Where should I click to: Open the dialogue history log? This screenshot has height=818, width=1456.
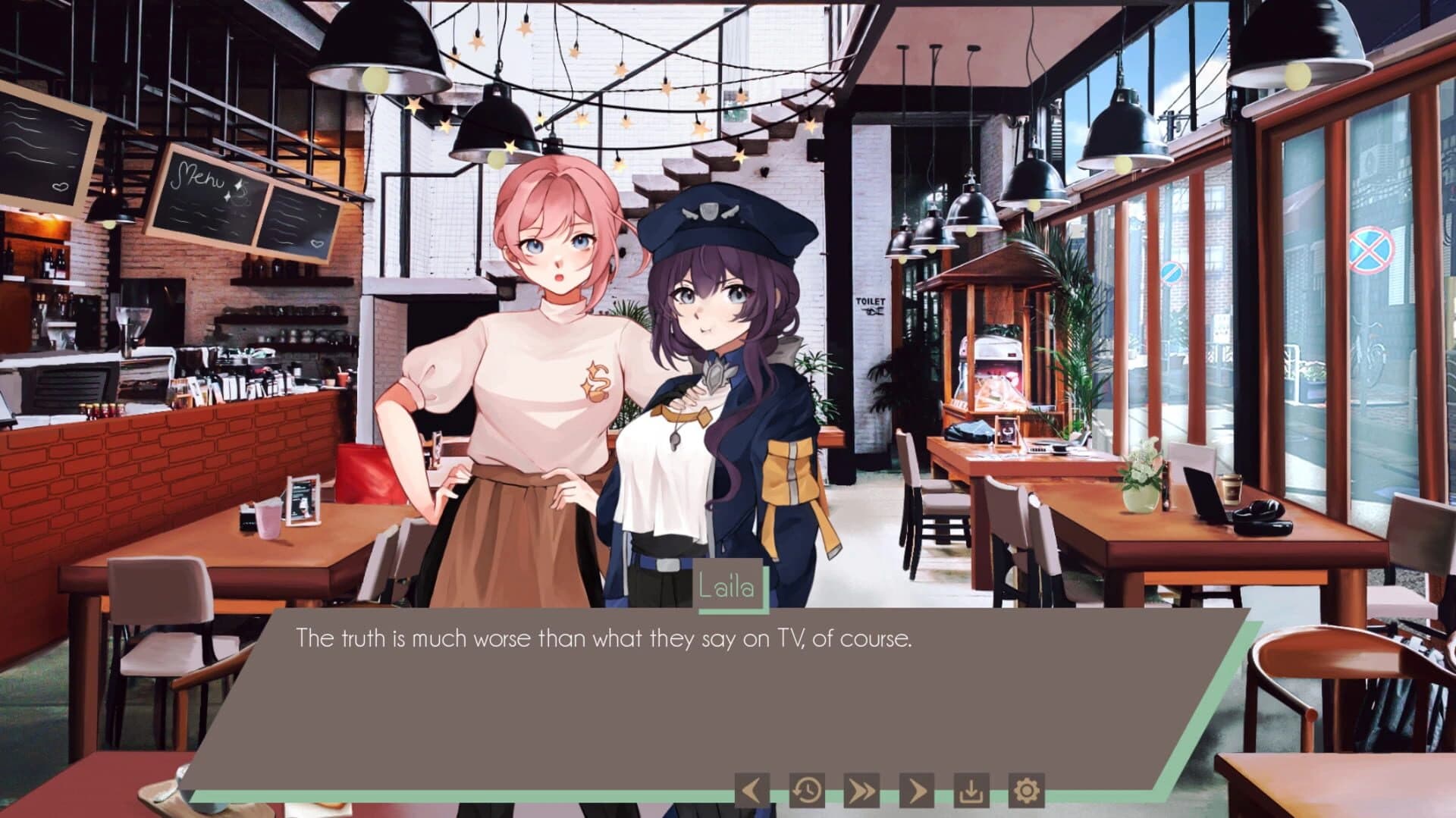(x=806, y=790)
